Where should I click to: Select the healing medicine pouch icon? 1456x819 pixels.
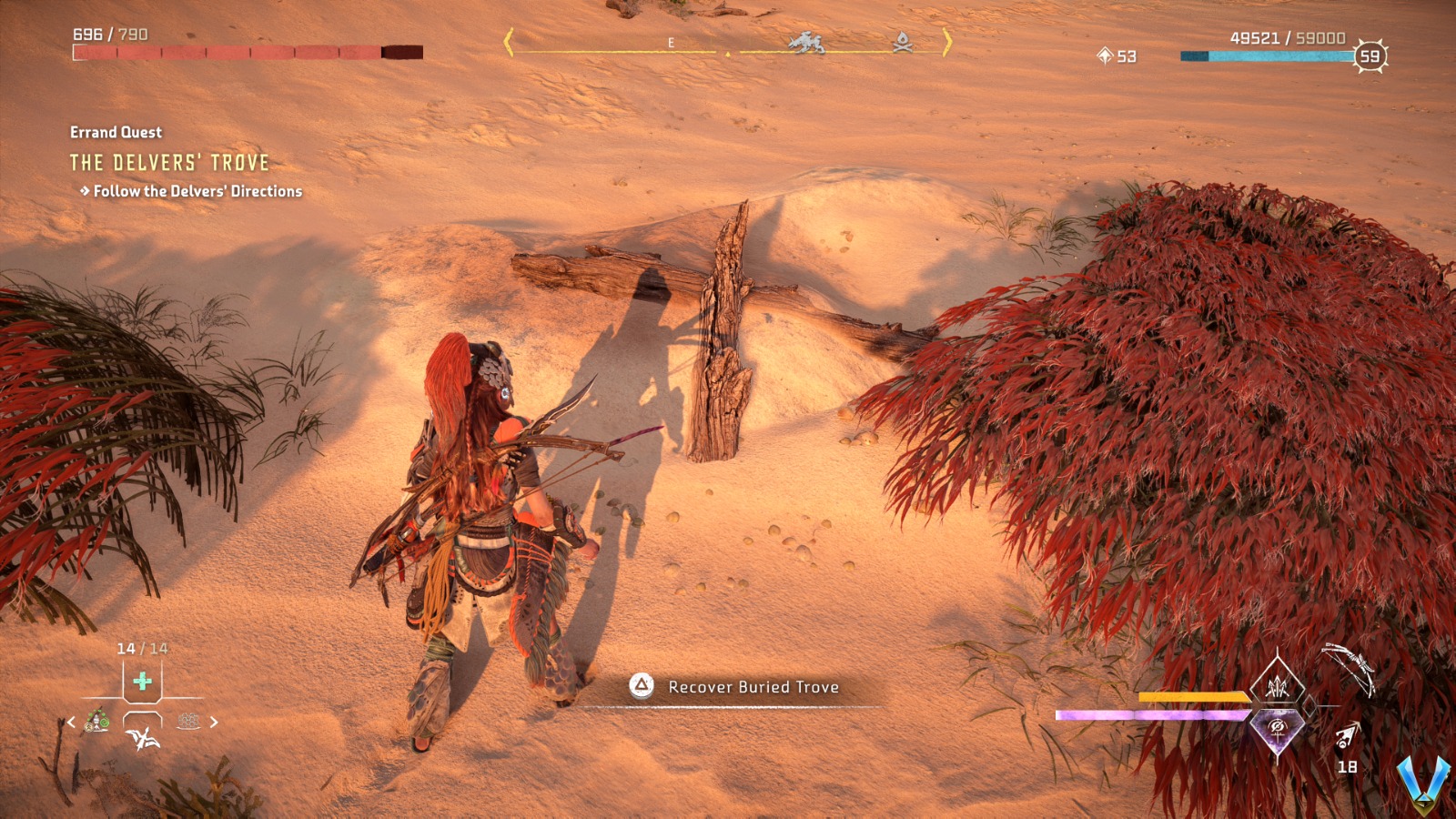point(143,682)
